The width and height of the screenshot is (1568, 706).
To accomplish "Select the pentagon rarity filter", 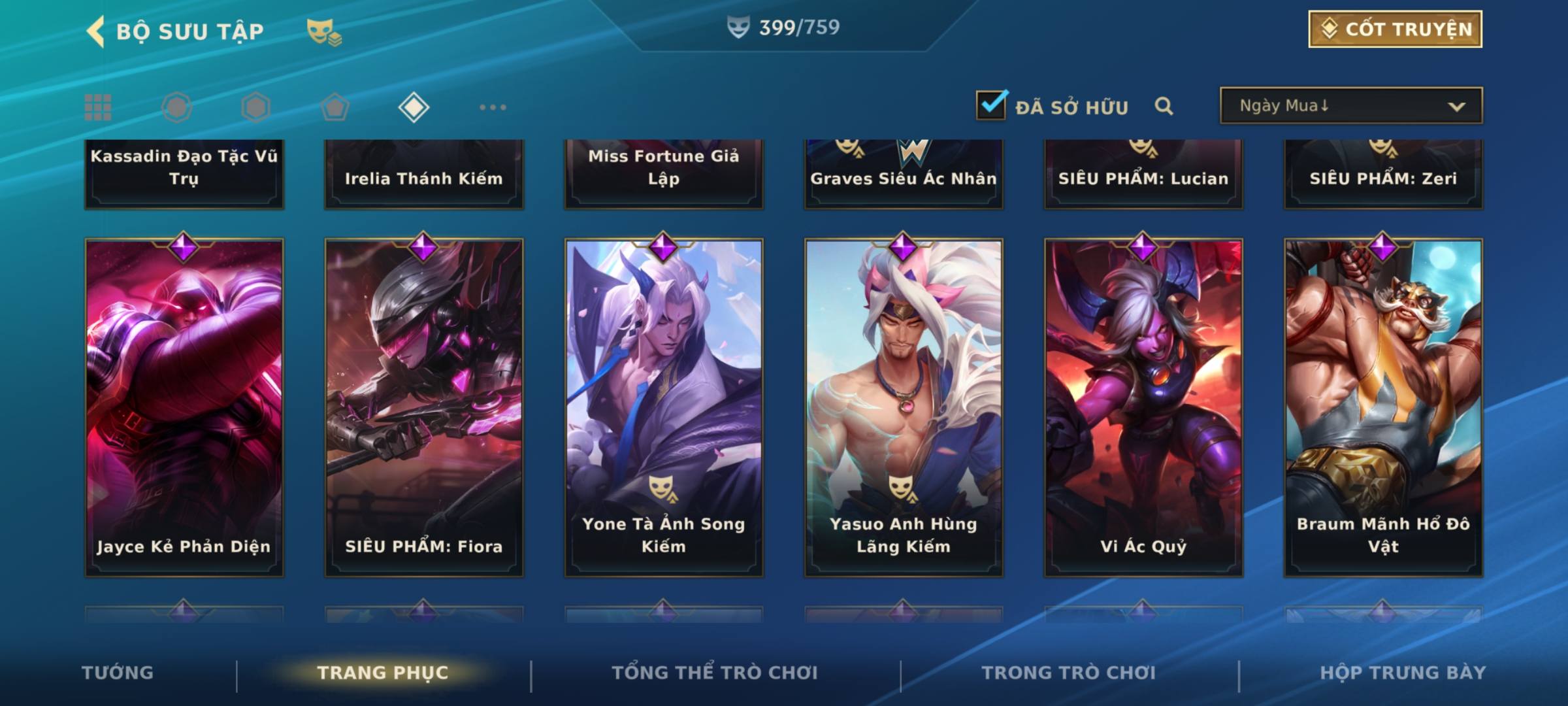I will point(335,107).
